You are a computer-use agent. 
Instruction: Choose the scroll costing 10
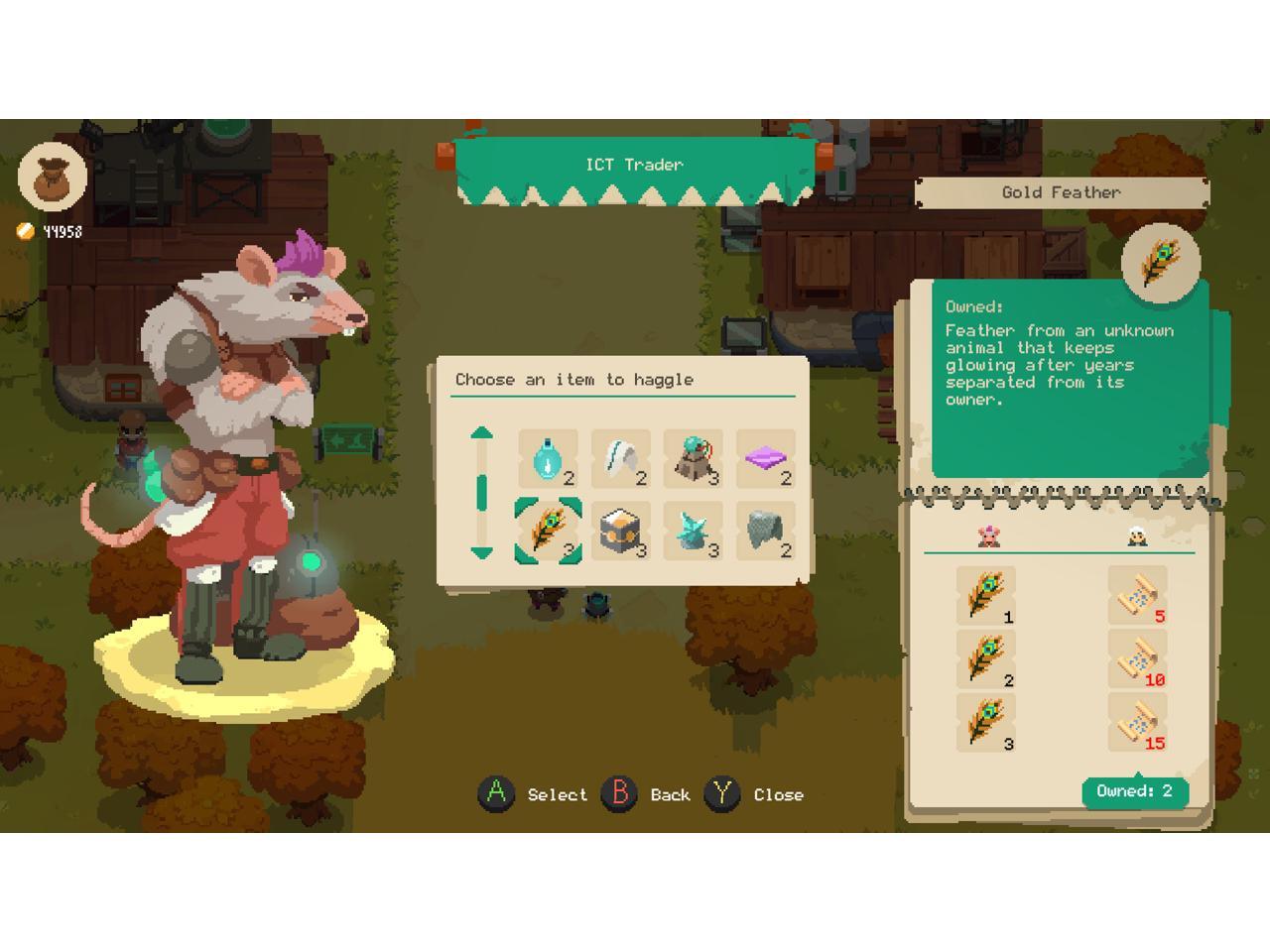pyautogui.click(x=1137, y=659)
